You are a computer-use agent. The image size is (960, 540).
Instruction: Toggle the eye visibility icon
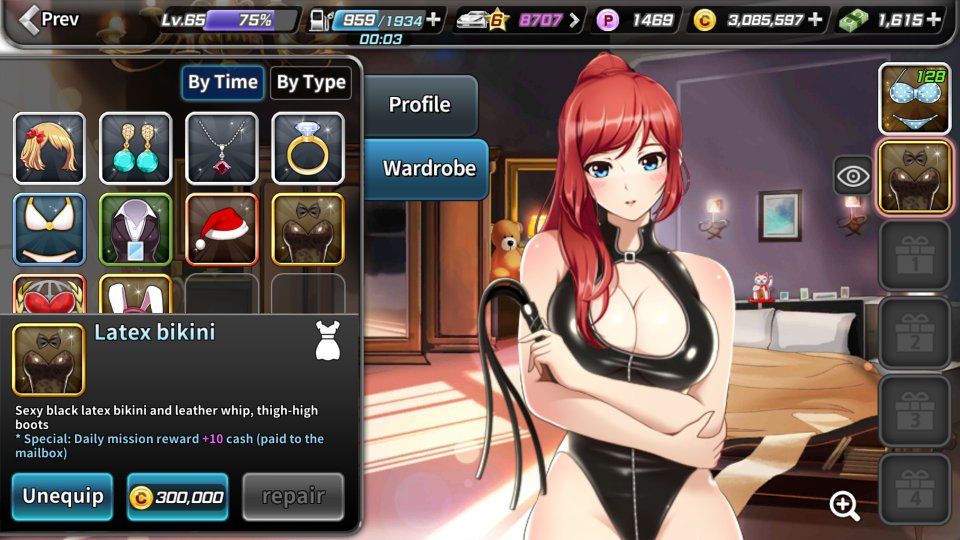tap(852, 177)
